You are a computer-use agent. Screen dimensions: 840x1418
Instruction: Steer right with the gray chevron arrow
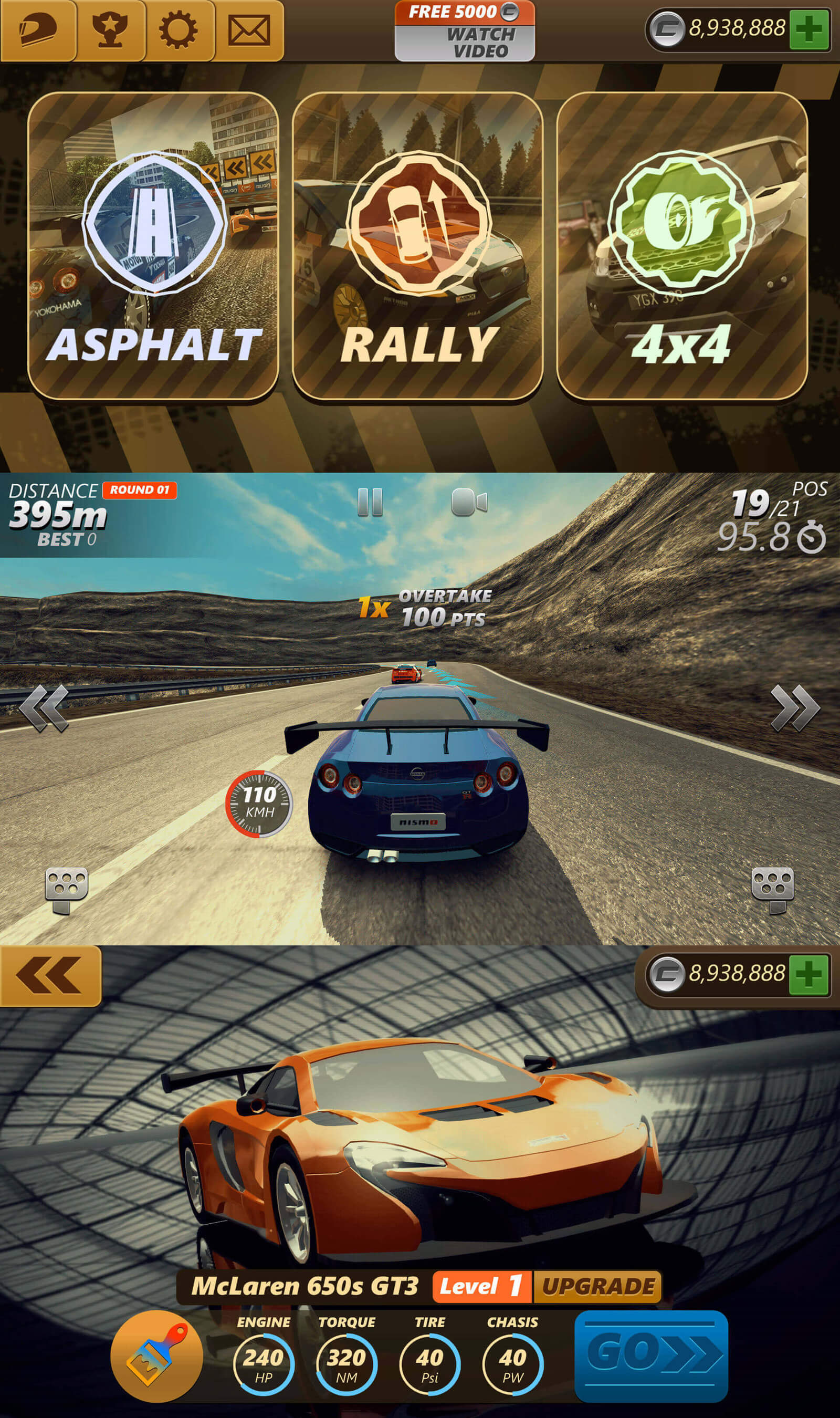[795, 707]
